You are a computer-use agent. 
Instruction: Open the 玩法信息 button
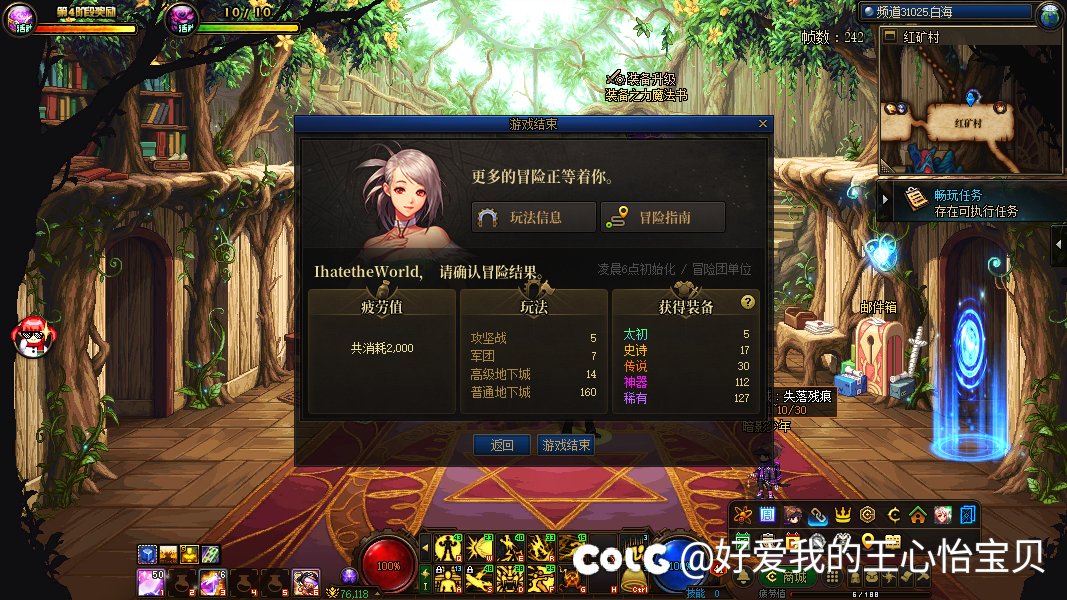pyautogui.click(x=534, y=217)
